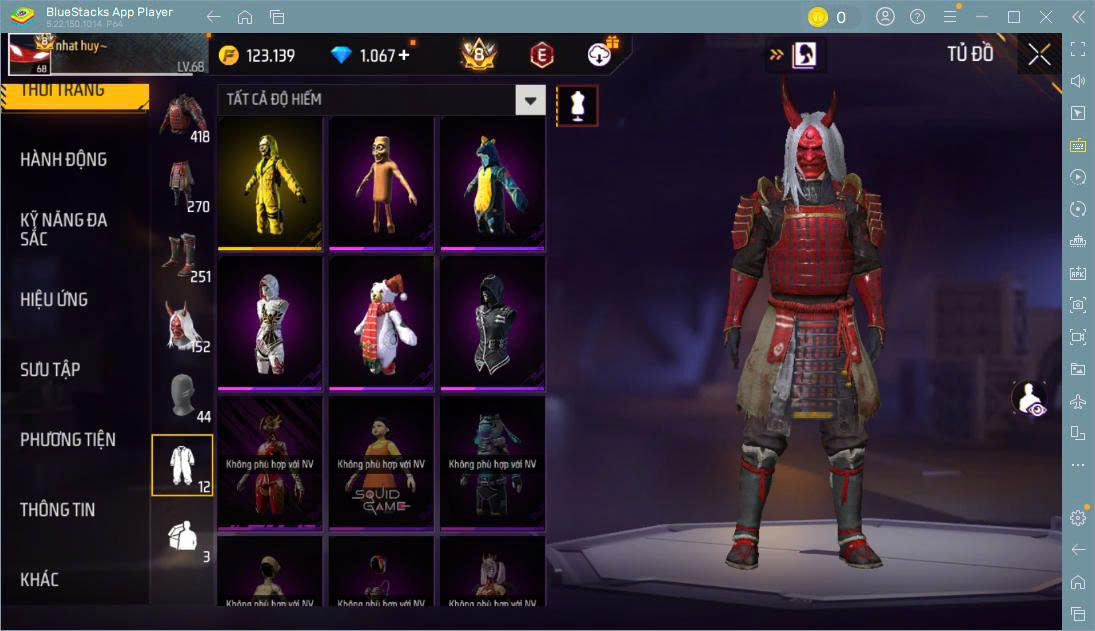This screenshot has height=631, width=1095.
Task: Click the mannequin preview button
Action: pyautogui.click(x=577, y=105)
